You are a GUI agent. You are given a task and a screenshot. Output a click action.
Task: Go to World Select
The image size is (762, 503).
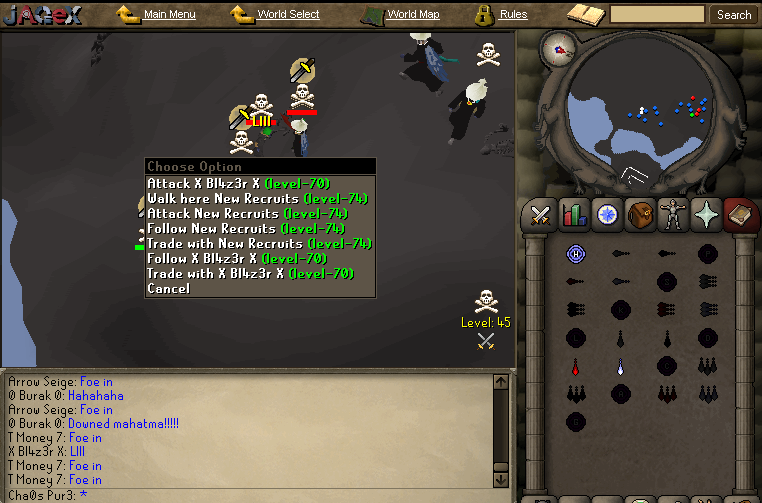[x=288, y=15]
